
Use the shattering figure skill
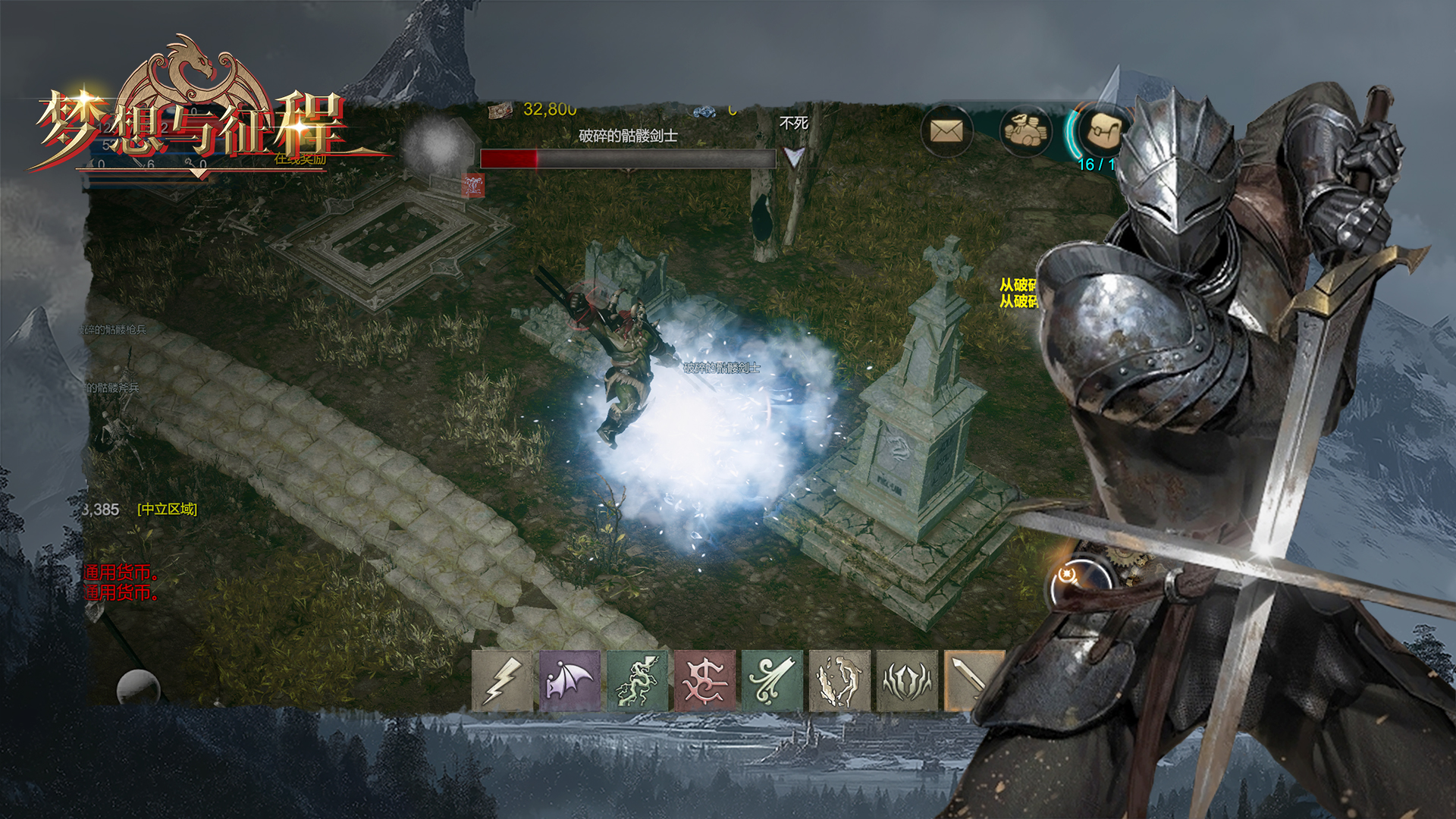point(839,680)
